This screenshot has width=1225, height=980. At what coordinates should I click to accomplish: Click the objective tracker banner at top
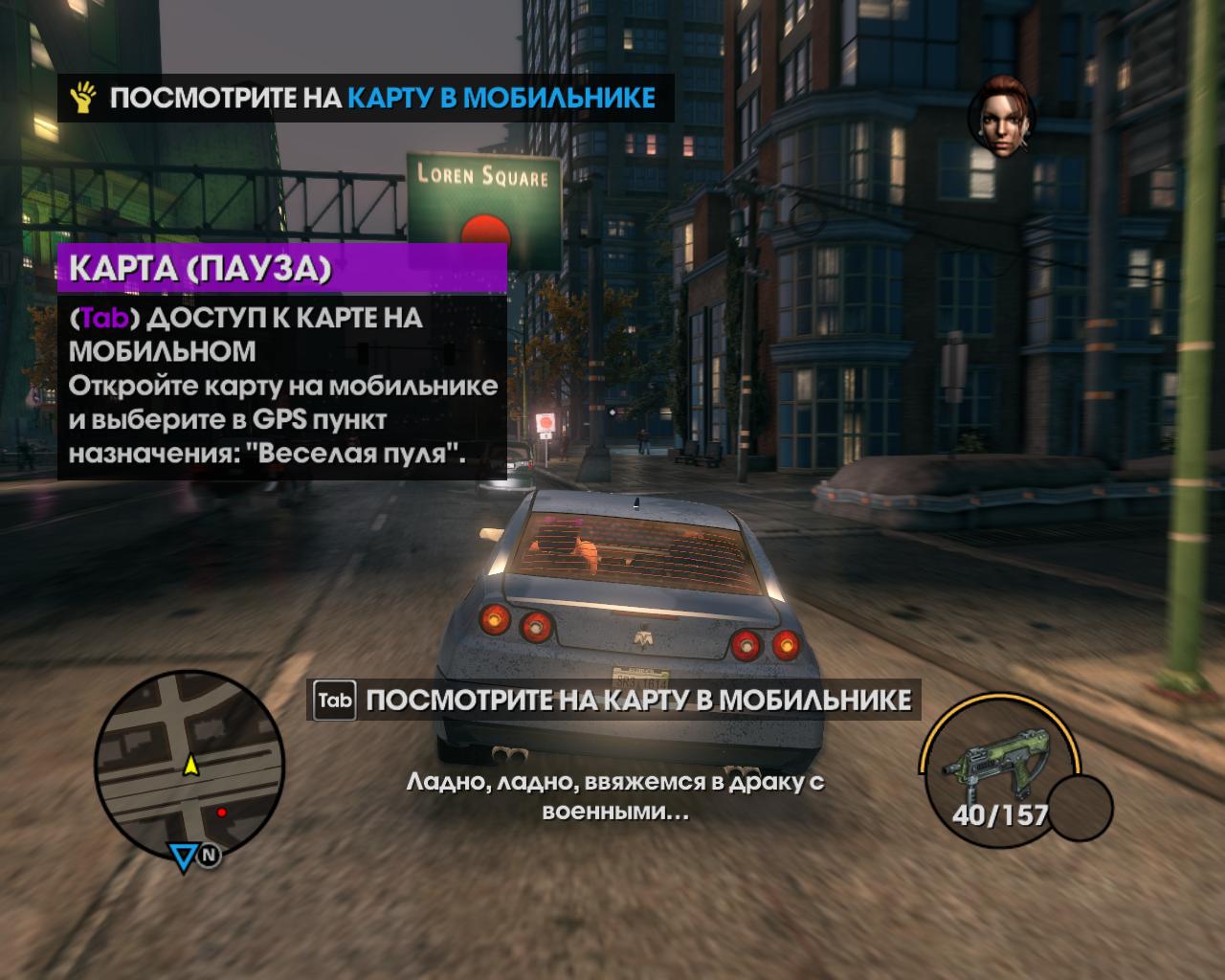[366, 98]
